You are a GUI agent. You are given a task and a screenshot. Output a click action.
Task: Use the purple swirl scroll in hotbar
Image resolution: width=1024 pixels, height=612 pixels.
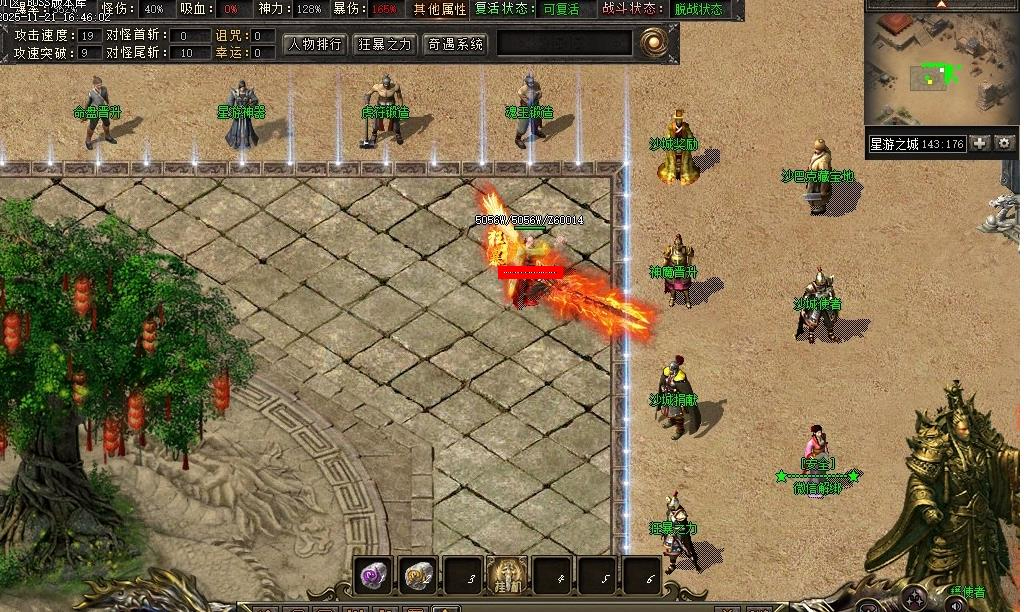[374, 575]
